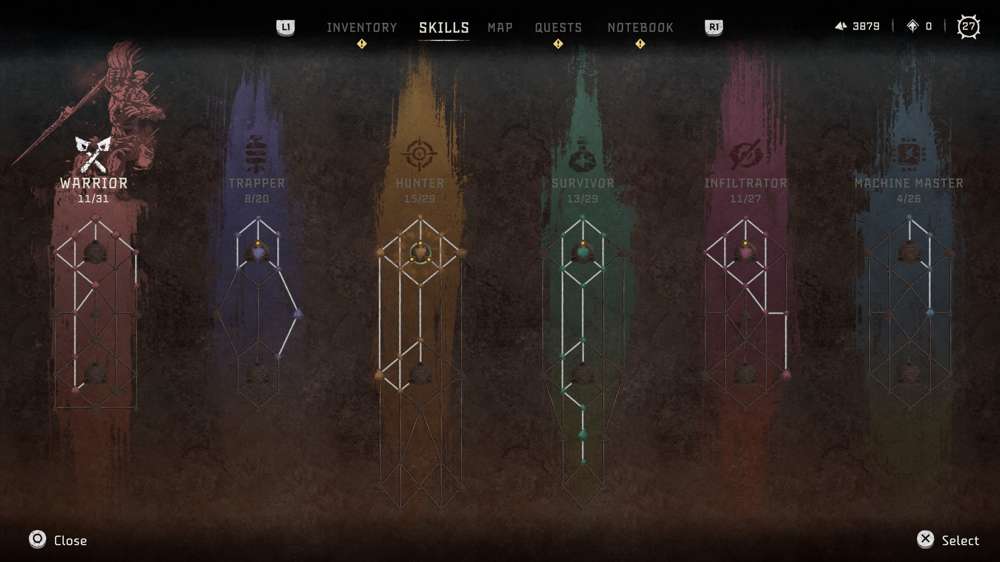Screen dimensions: 1000x562
Task: Select the Warrior skill tree
Action: pos(94,183)
